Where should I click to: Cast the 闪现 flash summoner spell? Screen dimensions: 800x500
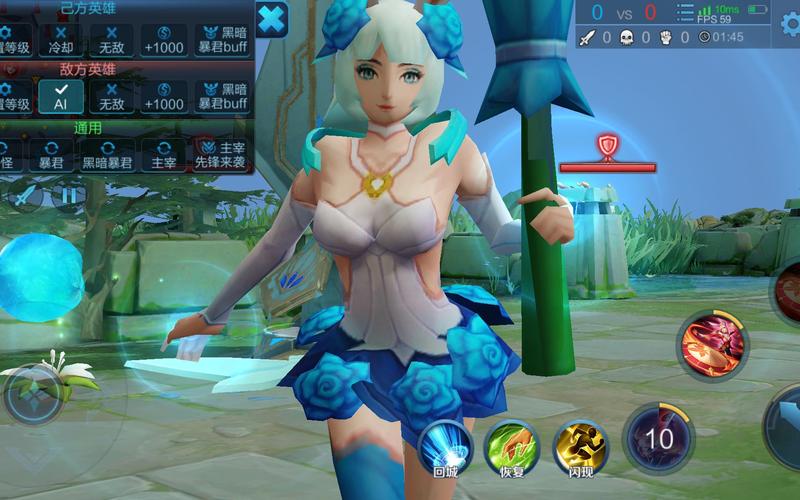pos(581,447)
